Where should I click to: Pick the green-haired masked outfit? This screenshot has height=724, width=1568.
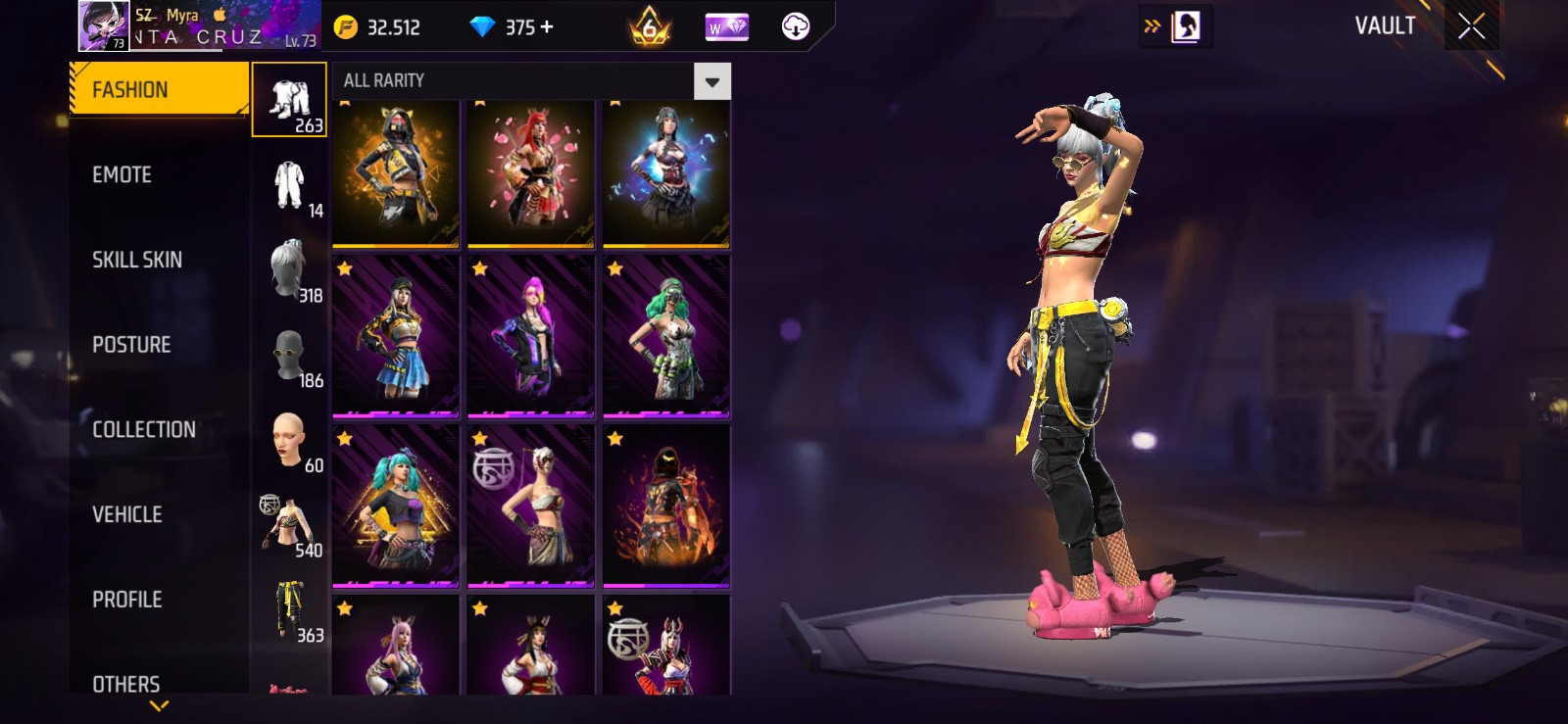pos(666,336)
